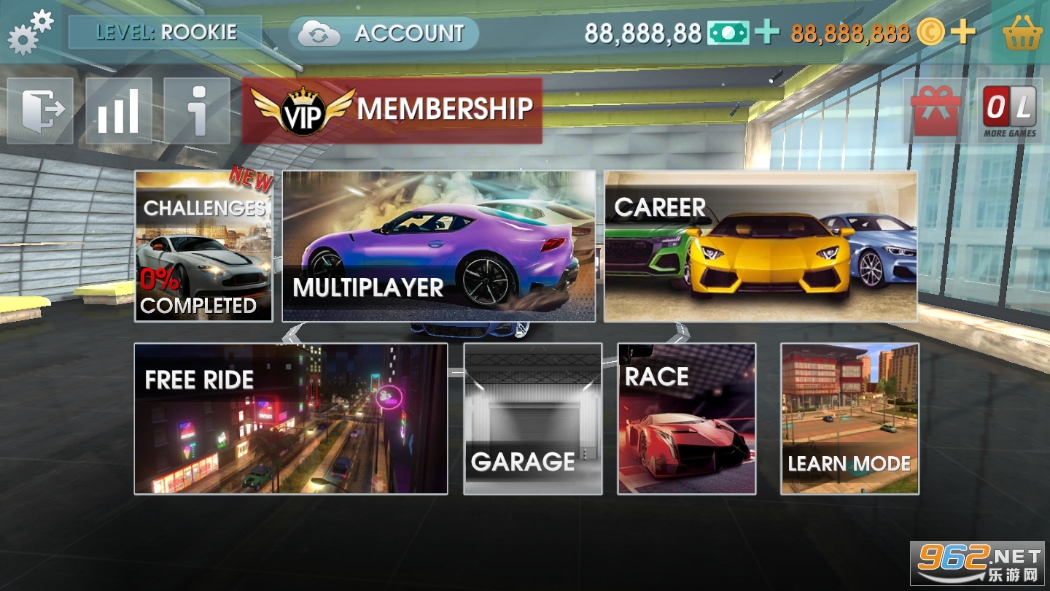Open the info panel
The height and width of the screenshot is (591, 1050).
click(197, 111)
